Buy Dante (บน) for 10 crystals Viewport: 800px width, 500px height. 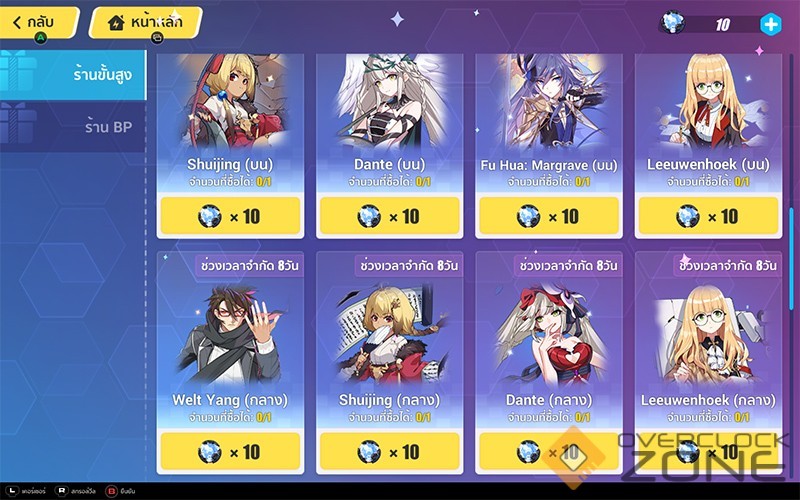(390, 216)
